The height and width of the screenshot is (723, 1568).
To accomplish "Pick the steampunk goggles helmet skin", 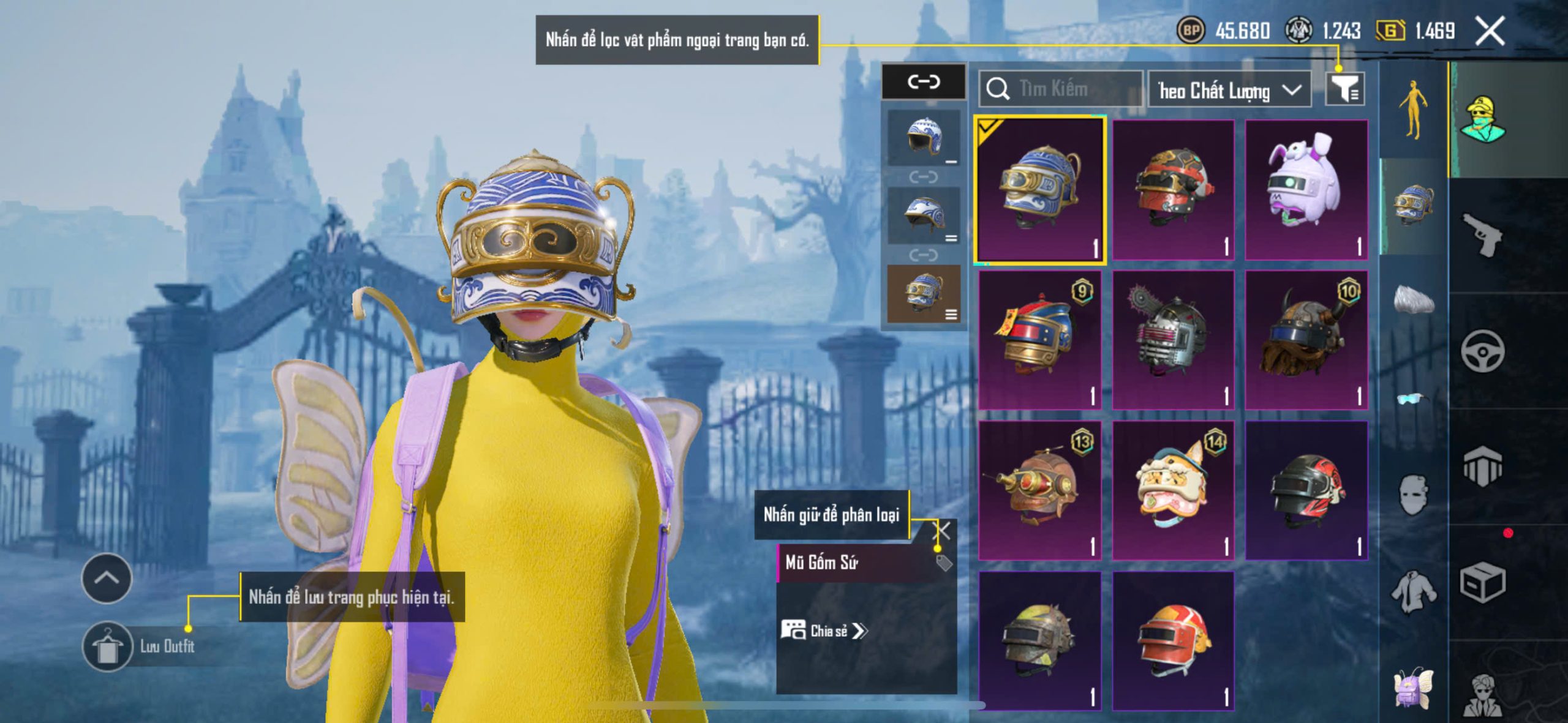I will [1039, 490].
